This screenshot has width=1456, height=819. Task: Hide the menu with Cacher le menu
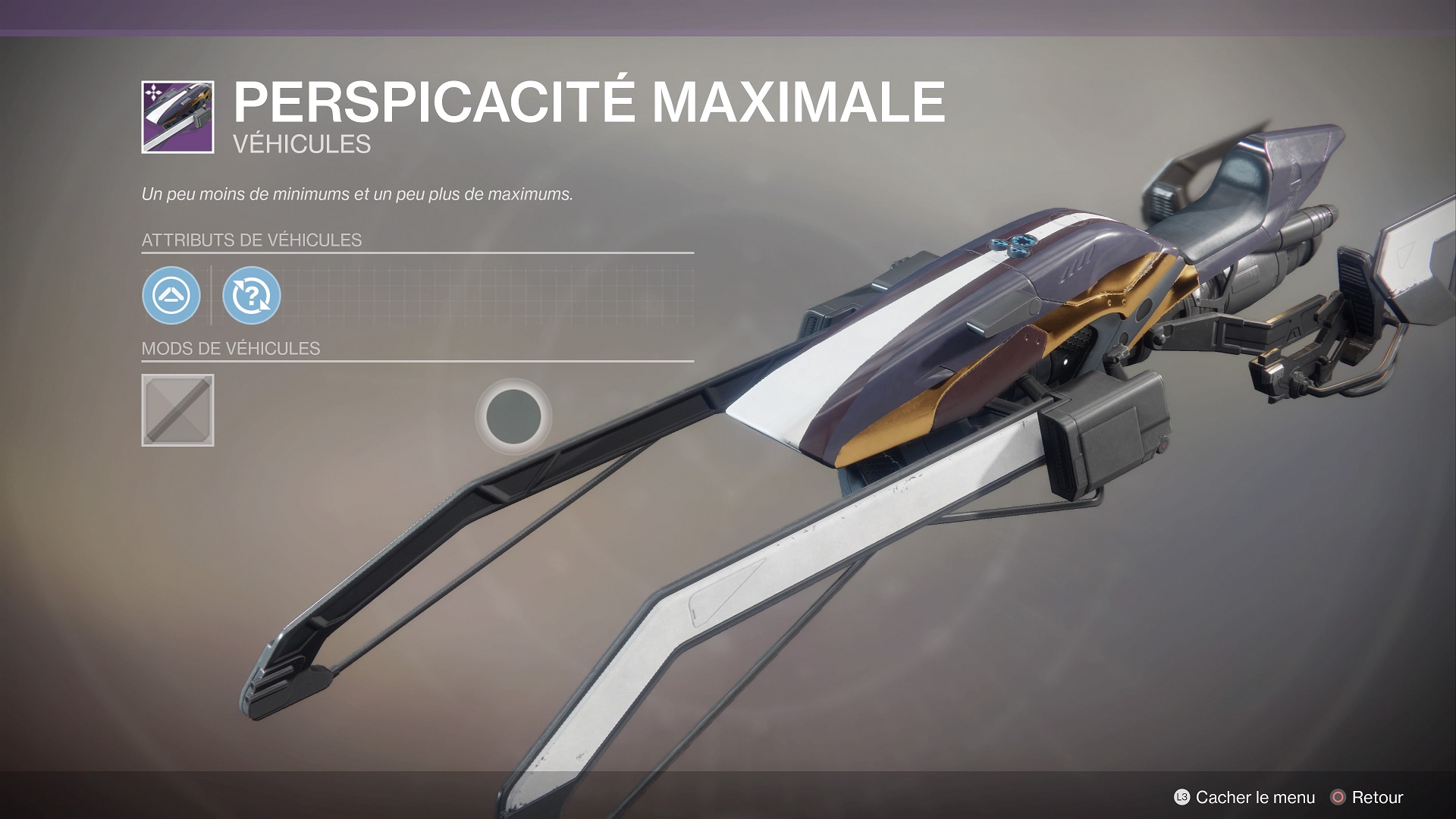point(1244,797)
